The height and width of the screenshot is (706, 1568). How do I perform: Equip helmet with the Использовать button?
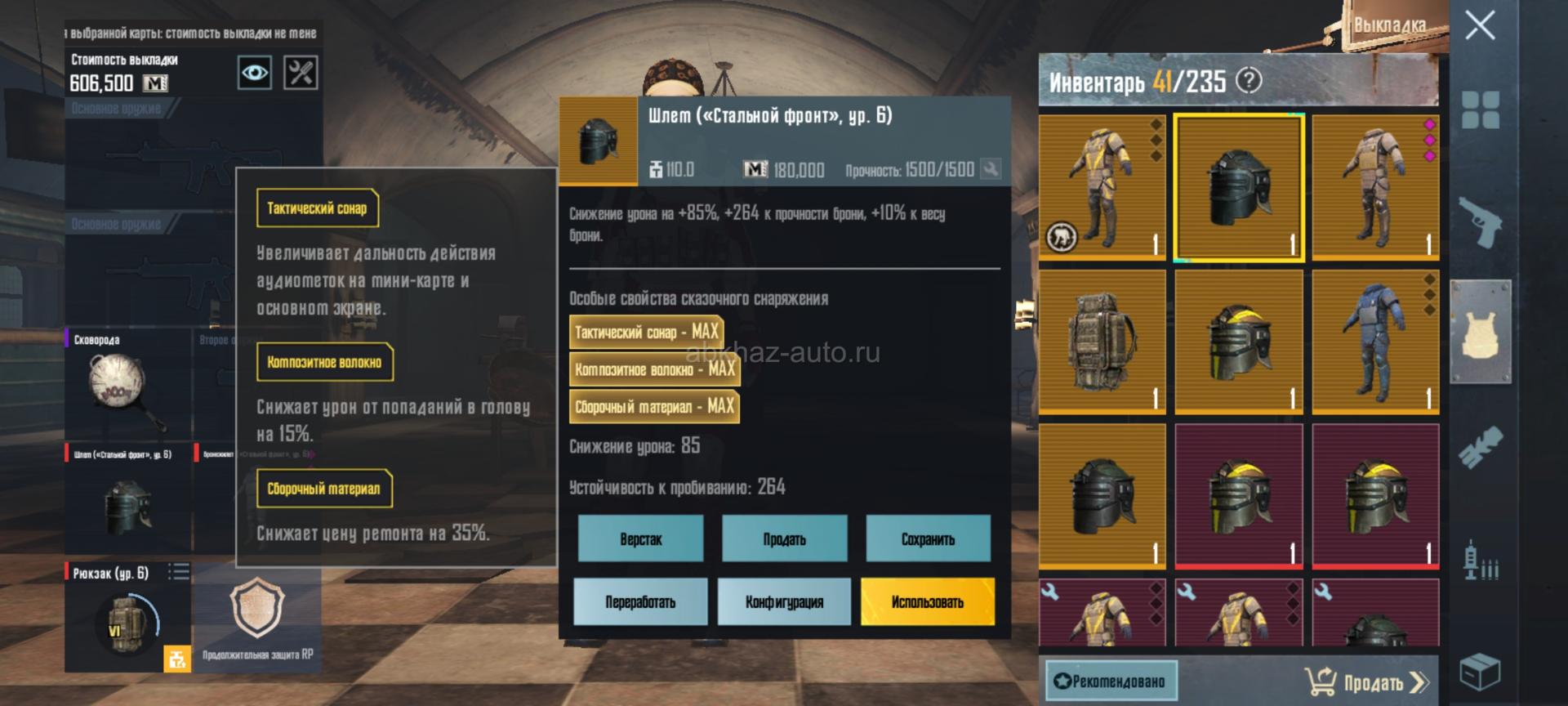pyautogui.click(x=928, y=601)
